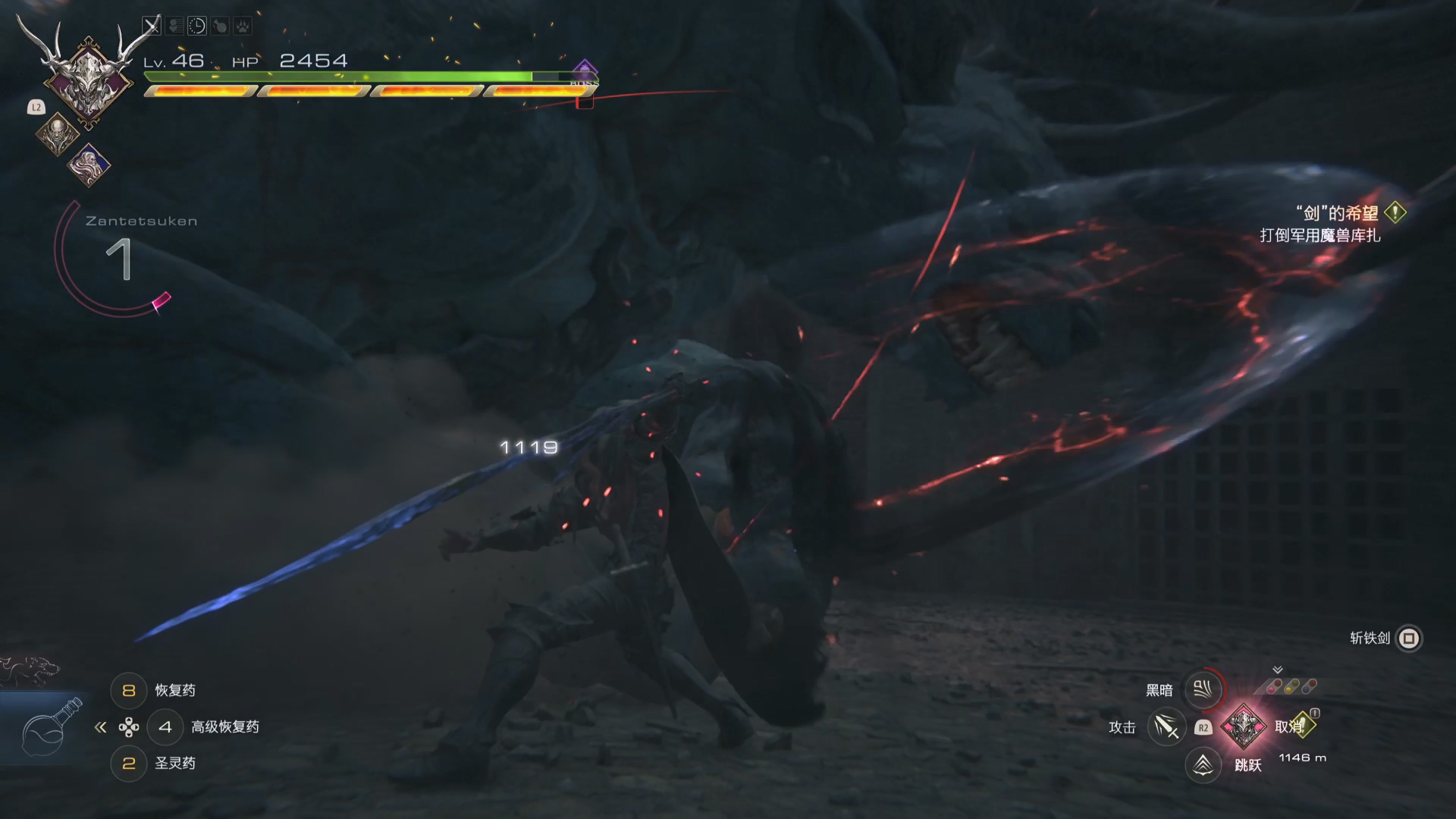The width and height of the screenshot is (1456, 819).
Task: Trigger the 攻击 sword attack icon
Action: tap(1166, 727)
